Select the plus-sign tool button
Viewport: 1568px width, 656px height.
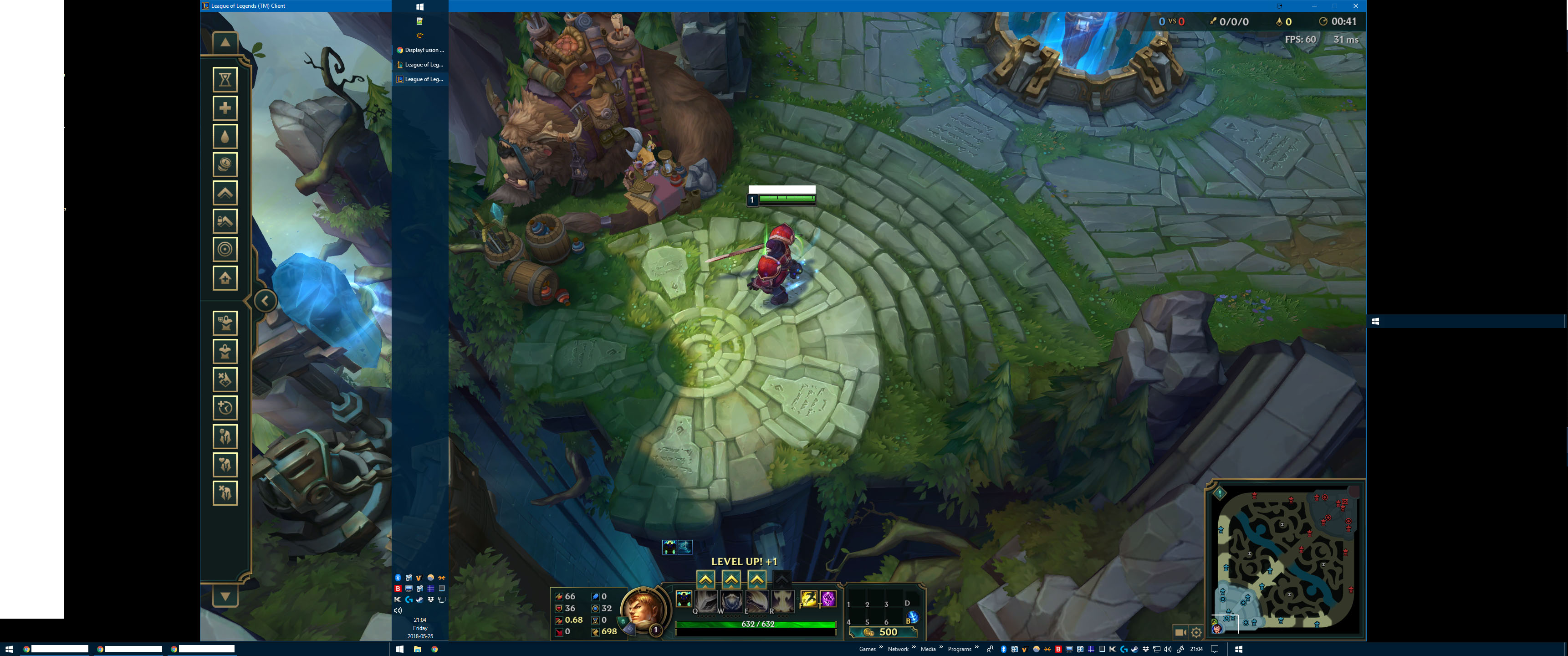[x=225, y=108]
